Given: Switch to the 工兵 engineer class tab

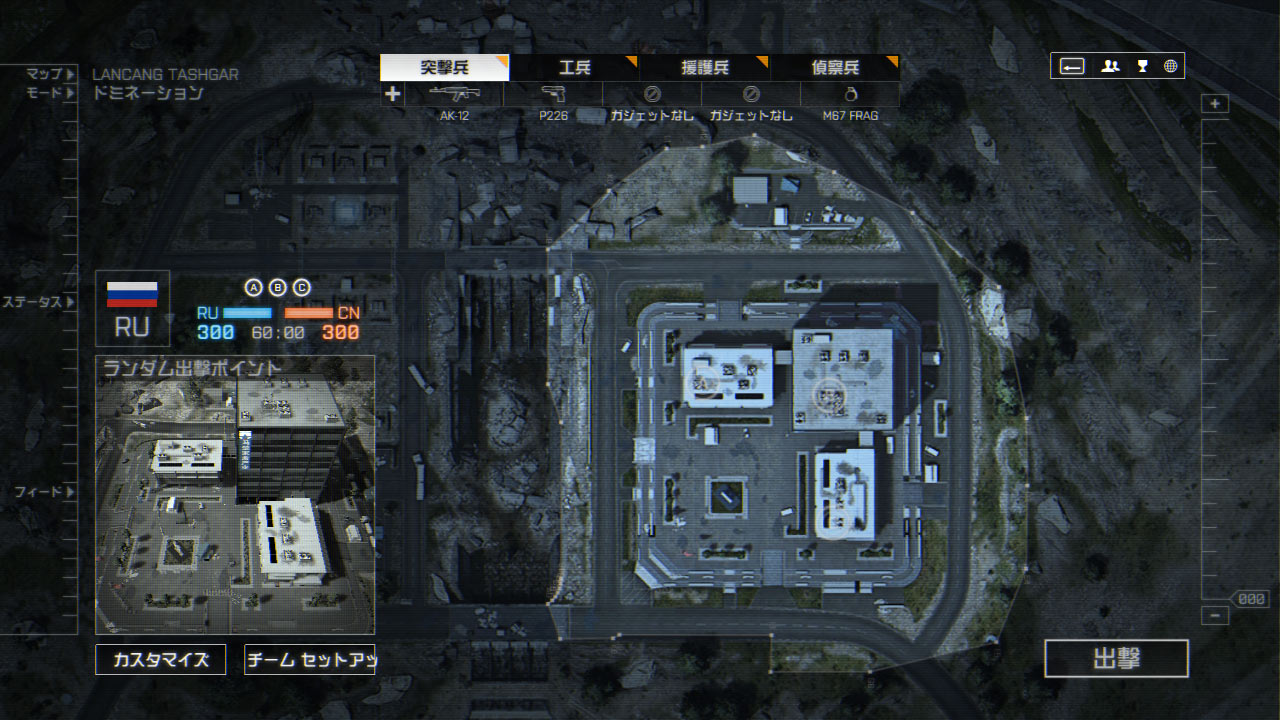Looking at the screenshot, I should point(574,68).
